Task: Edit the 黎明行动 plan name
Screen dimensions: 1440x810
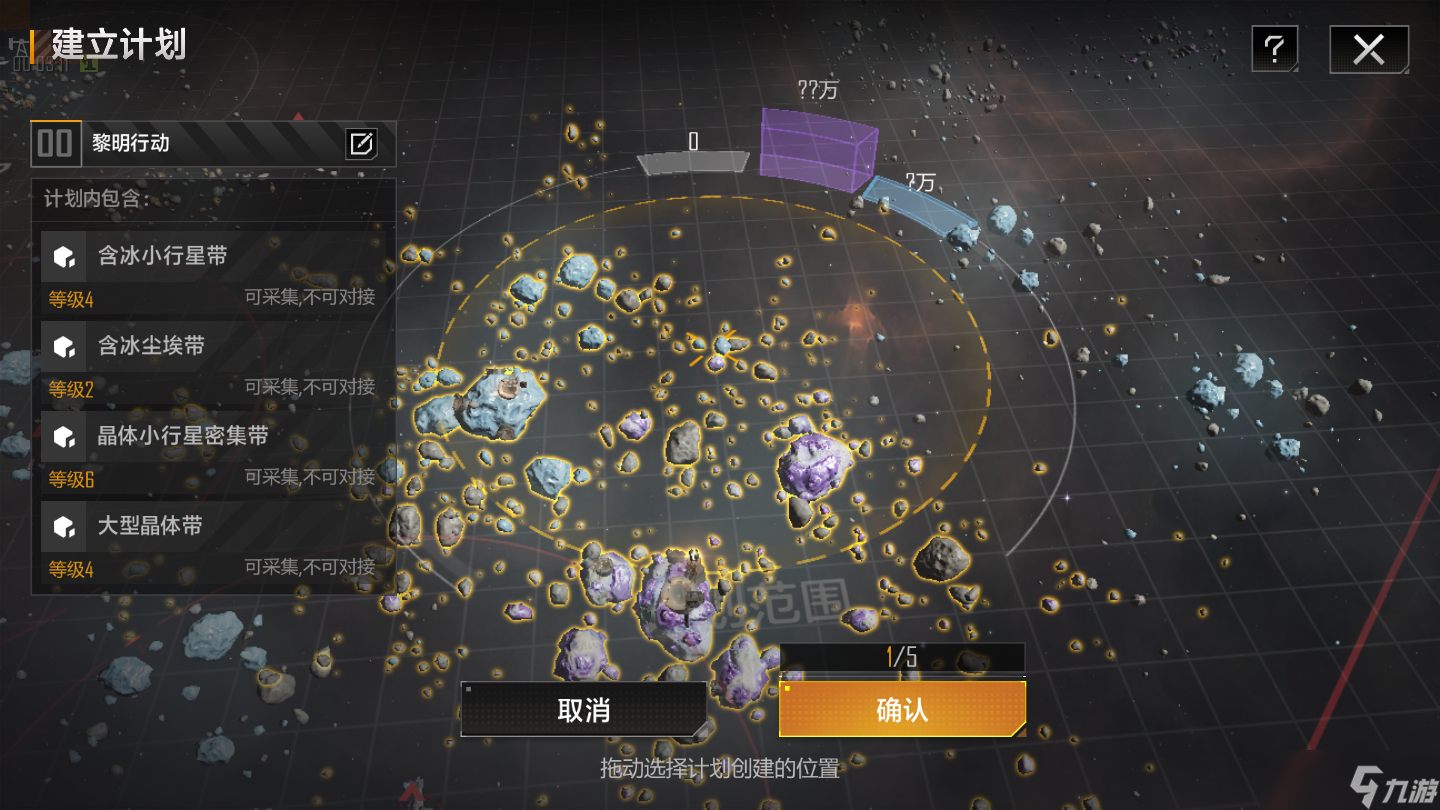Action: click(x=361, y=144)
